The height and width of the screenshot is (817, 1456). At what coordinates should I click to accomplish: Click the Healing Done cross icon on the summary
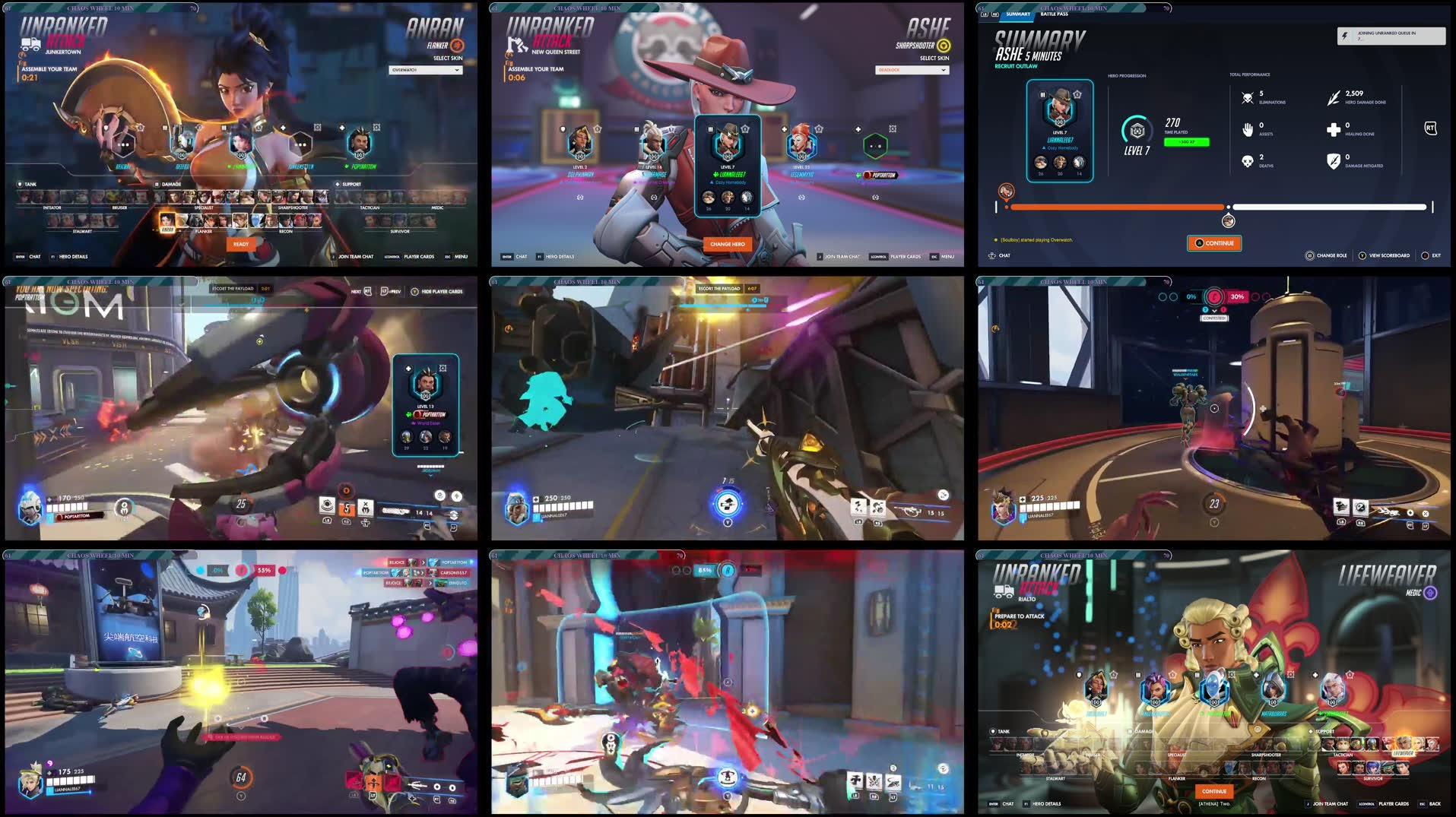pos(1335,128)
